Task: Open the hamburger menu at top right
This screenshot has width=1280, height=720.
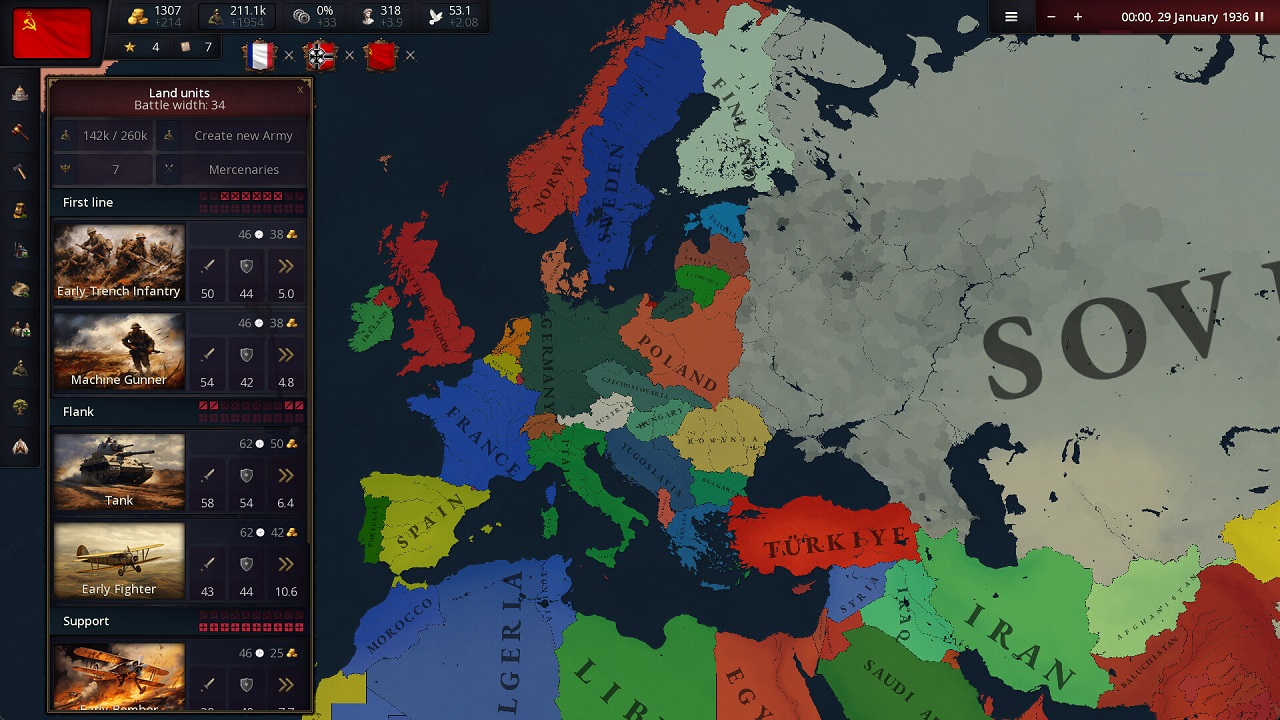Action: pyautogui.click(x=1012, y=17)
